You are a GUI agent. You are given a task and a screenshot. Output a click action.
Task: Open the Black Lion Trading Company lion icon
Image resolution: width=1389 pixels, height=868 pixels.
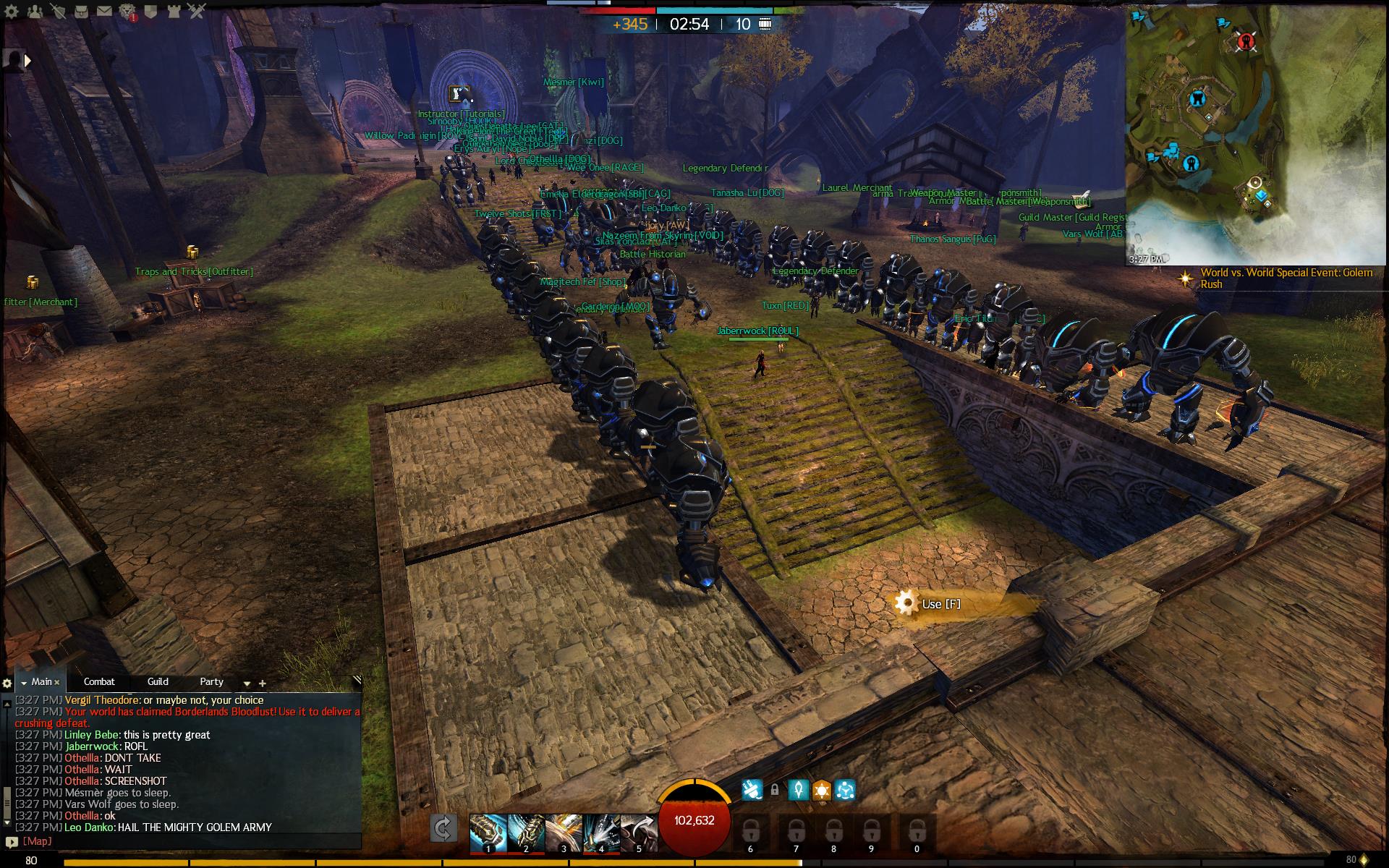[x=127, y=11]
